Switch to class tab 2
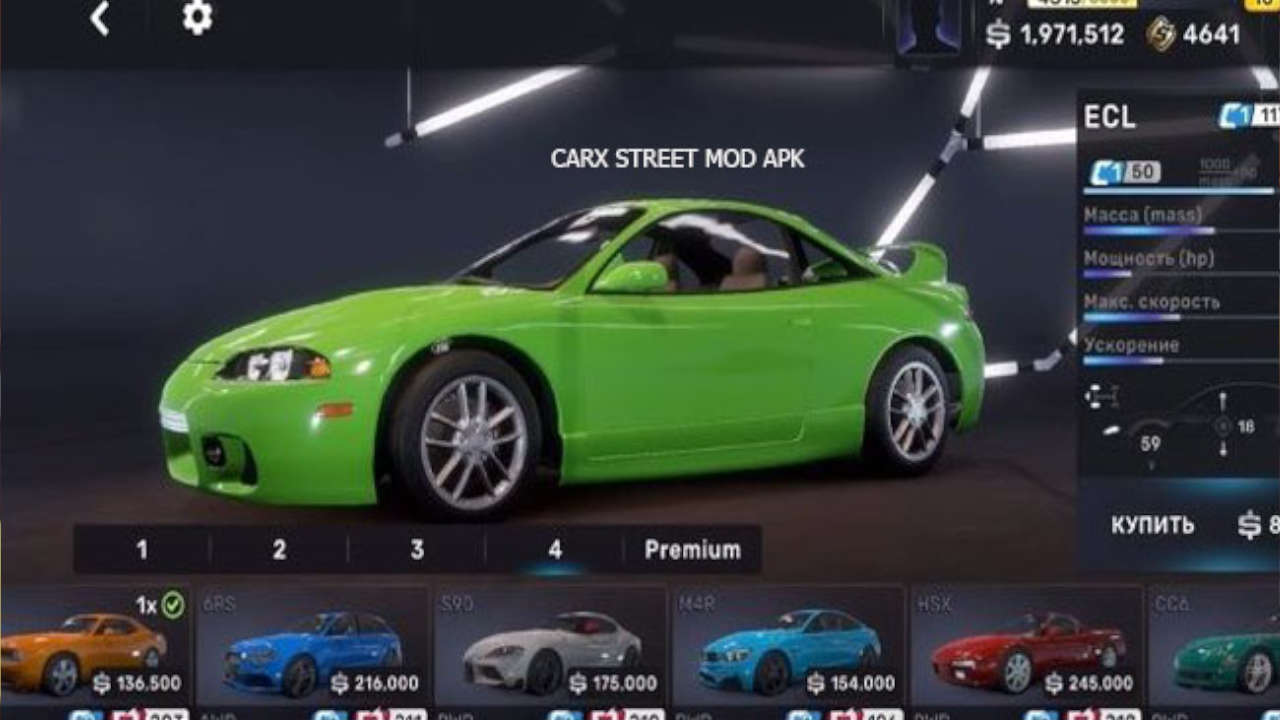Image resolution: width=1280 pixels, height=720 pixels. [279, 549]
